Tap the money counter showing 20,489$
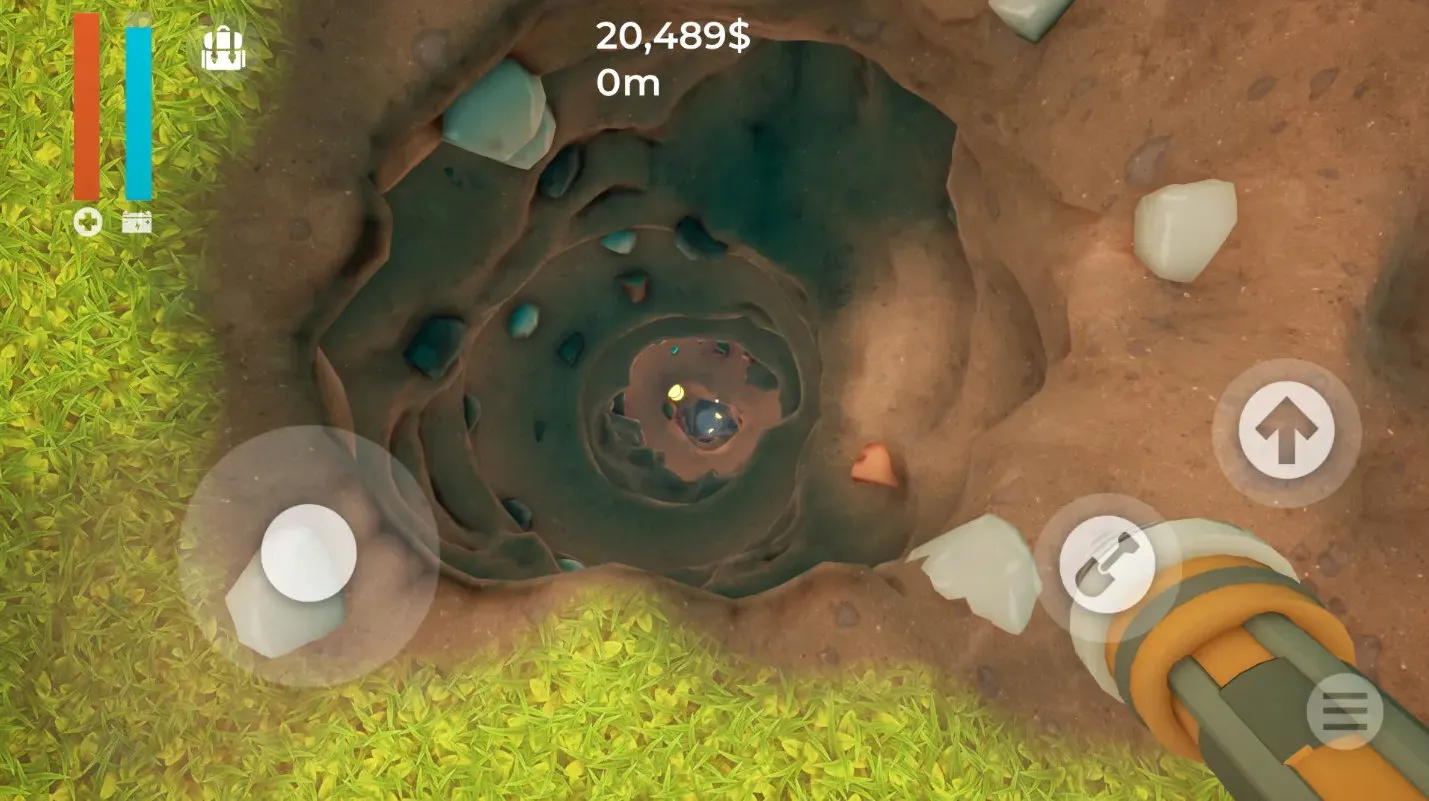1429x801 pixels. (674, 38)
